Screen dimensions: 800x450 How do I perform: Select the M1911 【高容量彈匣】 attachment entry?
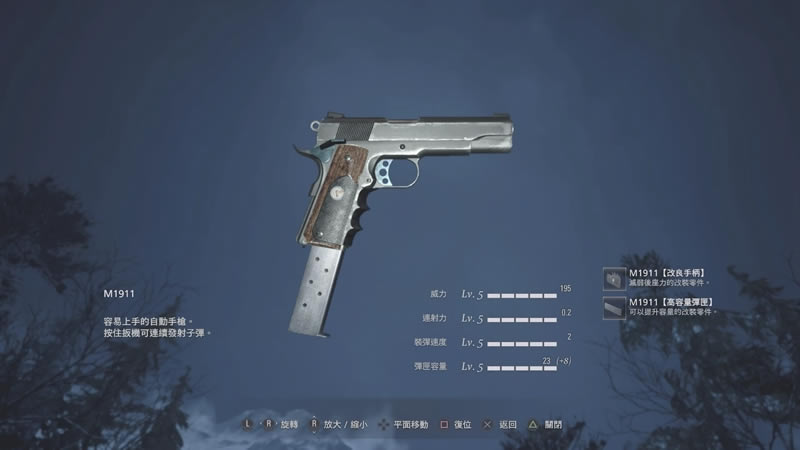[668, 306]
